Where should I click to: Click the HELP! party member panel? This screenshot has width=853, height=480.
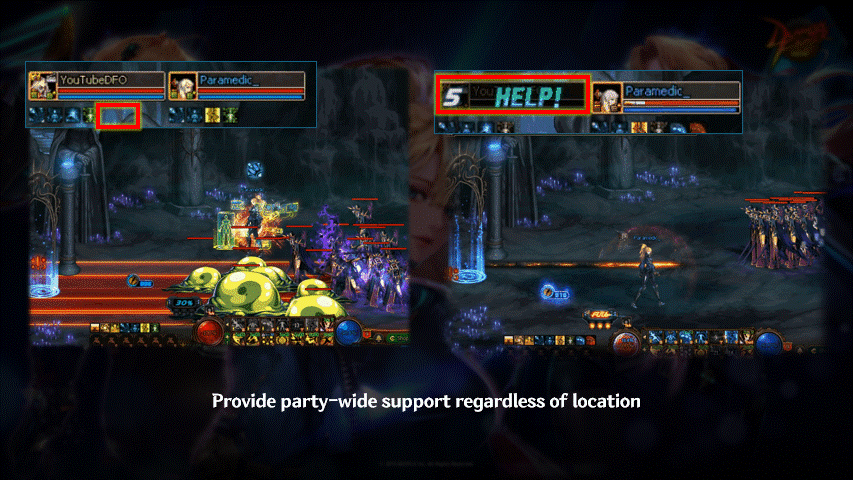pos(513,96)
